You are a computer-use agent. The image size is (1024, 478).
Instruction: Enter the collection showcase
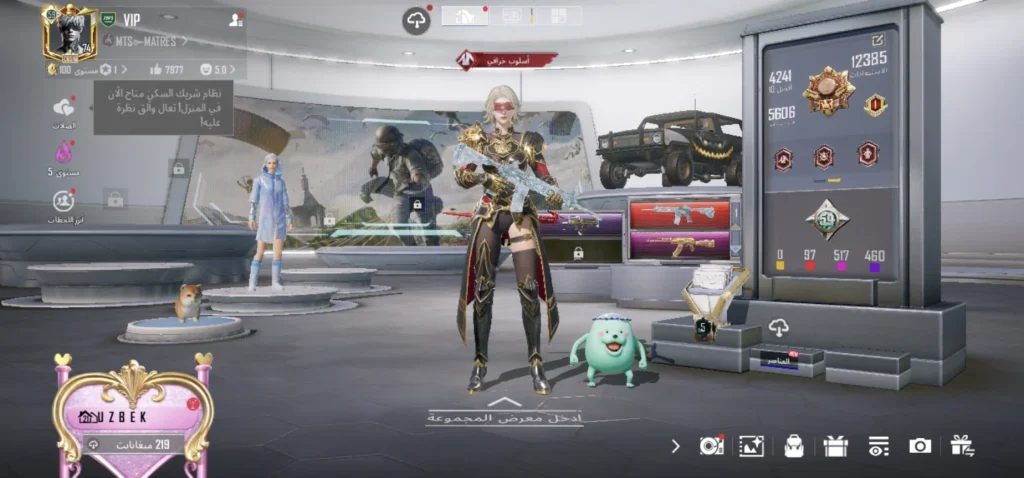504,414
